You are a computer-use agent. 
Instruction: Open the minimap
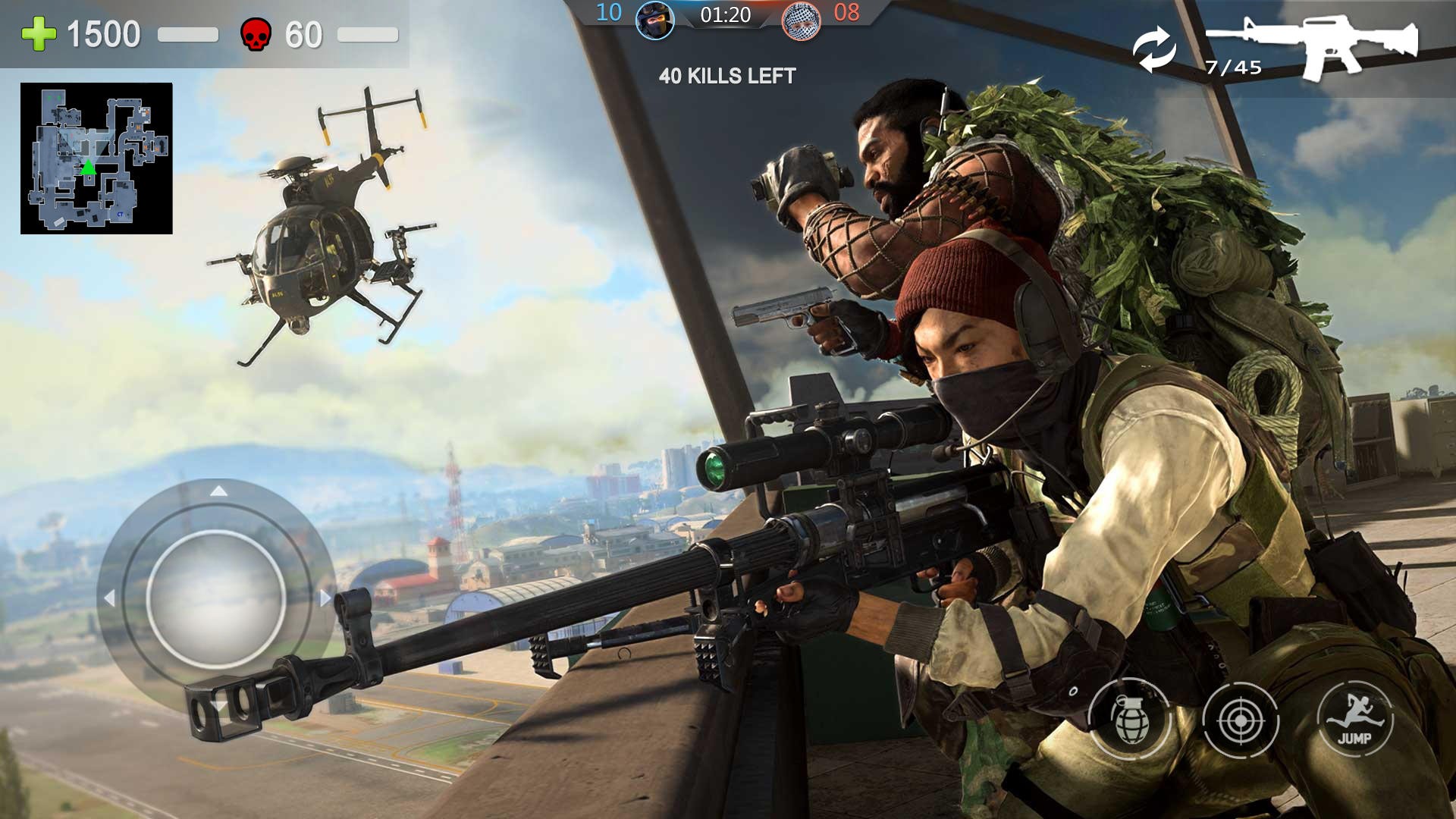point(96,158)
